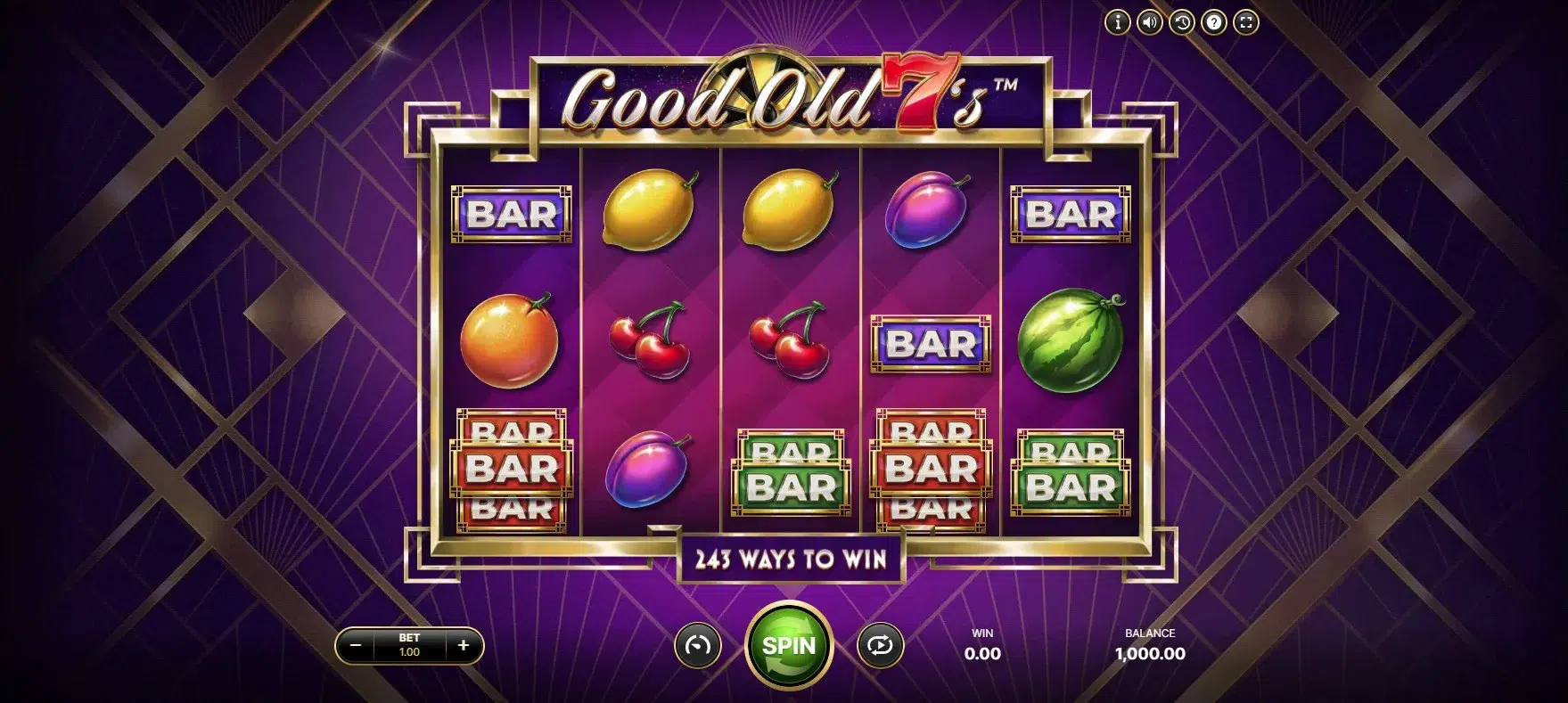Open the autoplay loop button

click(880, 645)
